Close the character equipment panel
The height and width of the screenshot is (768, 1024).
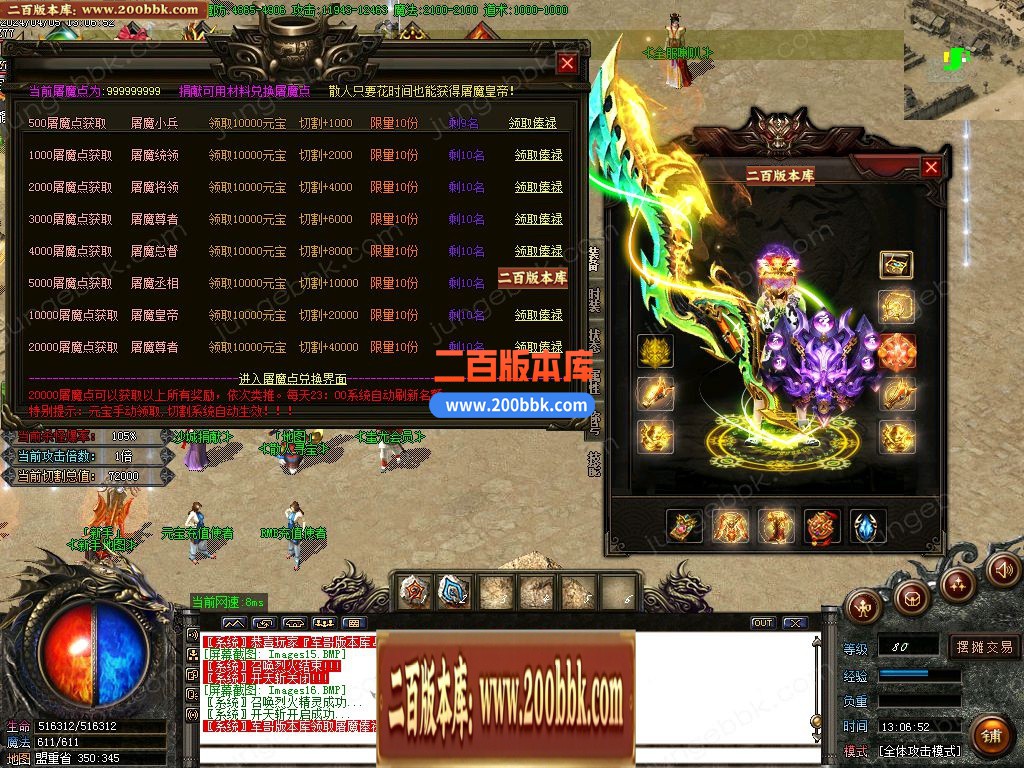click(x=931, y=168)
